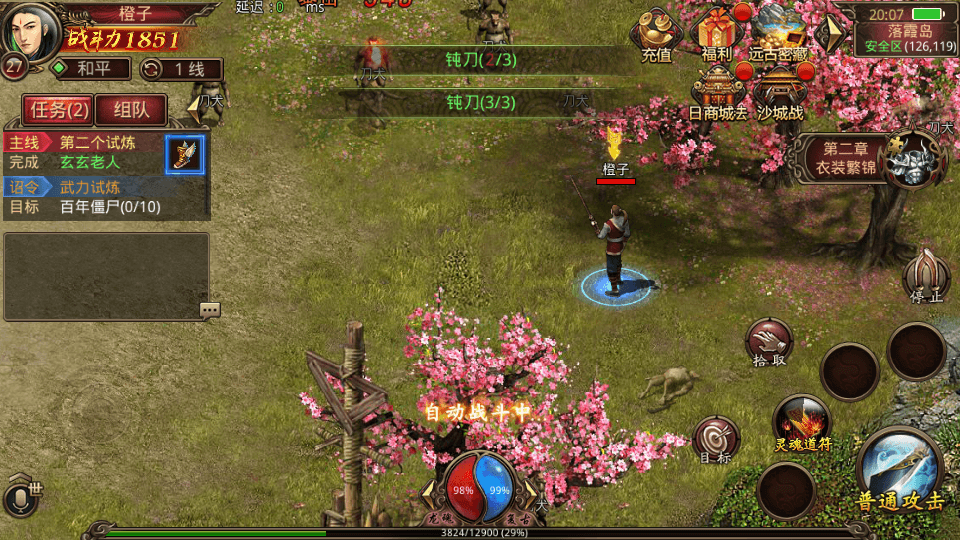Screen dimensions: 960x540
Task: Open the 沙城战 siege battle
Action: point(780,91)
